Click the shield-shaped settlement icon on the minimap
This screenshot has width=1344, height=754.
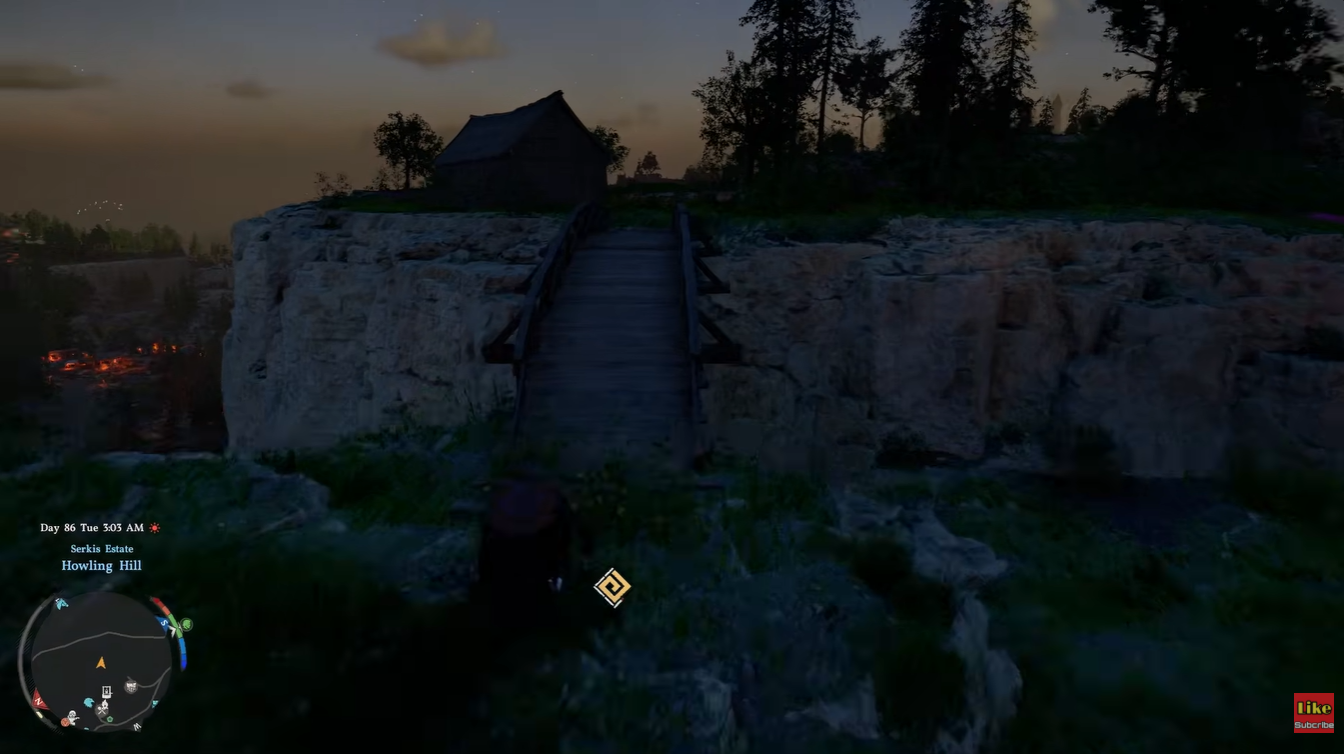[x=131, y=685]
